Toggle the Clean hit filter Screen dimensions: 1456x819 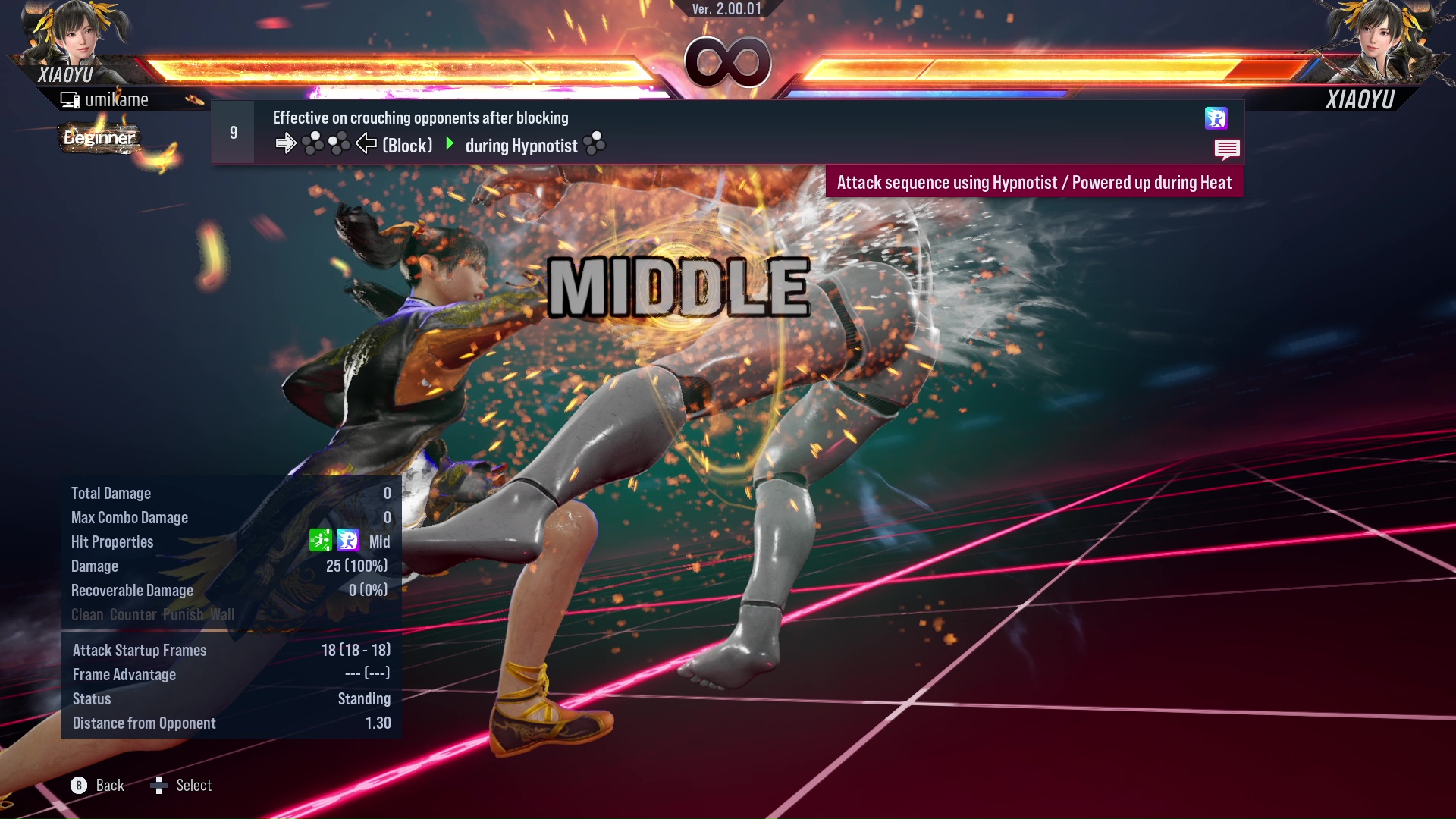[x=86, y=614]
